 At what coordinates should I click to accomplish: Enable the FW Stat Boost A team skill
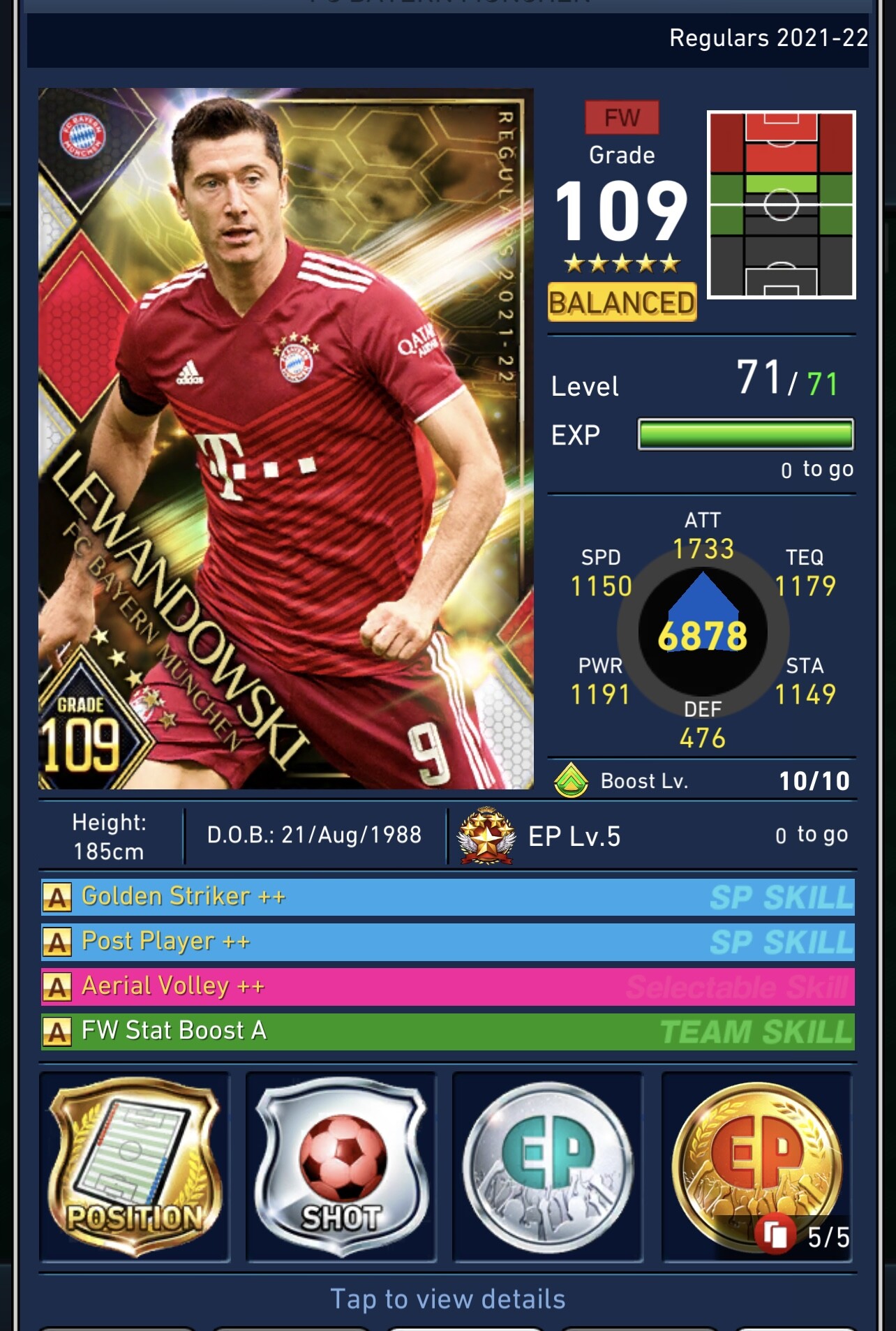coord(447,1032)
